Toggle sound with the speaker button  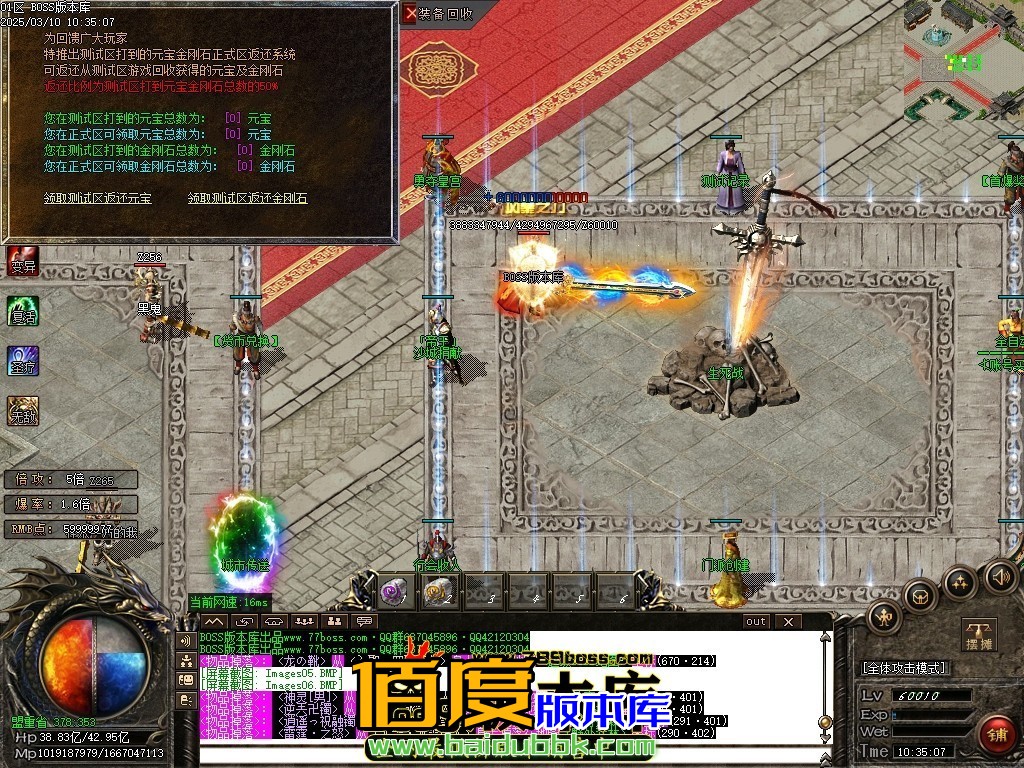tap(1000, 576)
